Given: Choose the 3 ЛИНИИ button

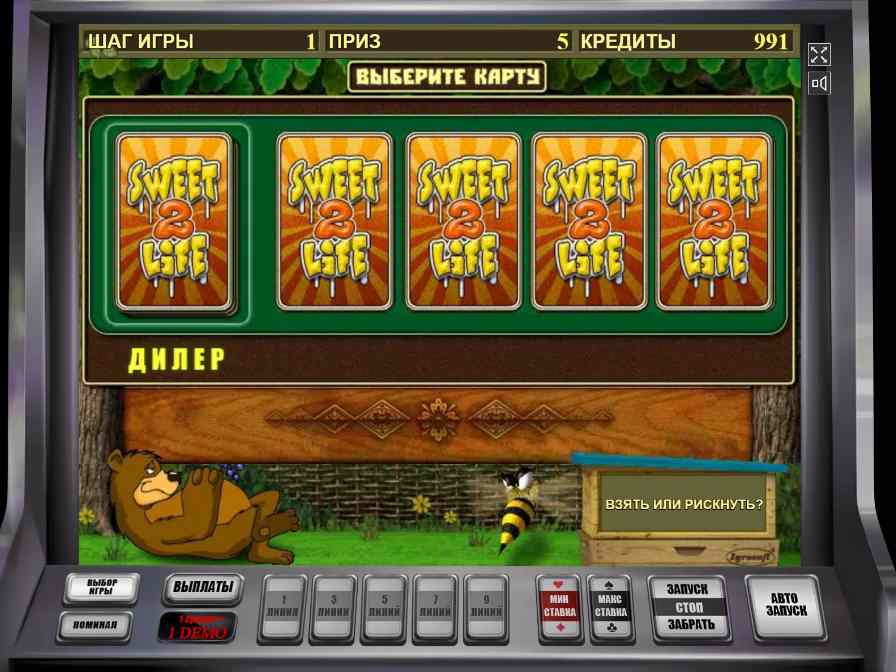Looking at the screenshot, I should coord(334,606).
